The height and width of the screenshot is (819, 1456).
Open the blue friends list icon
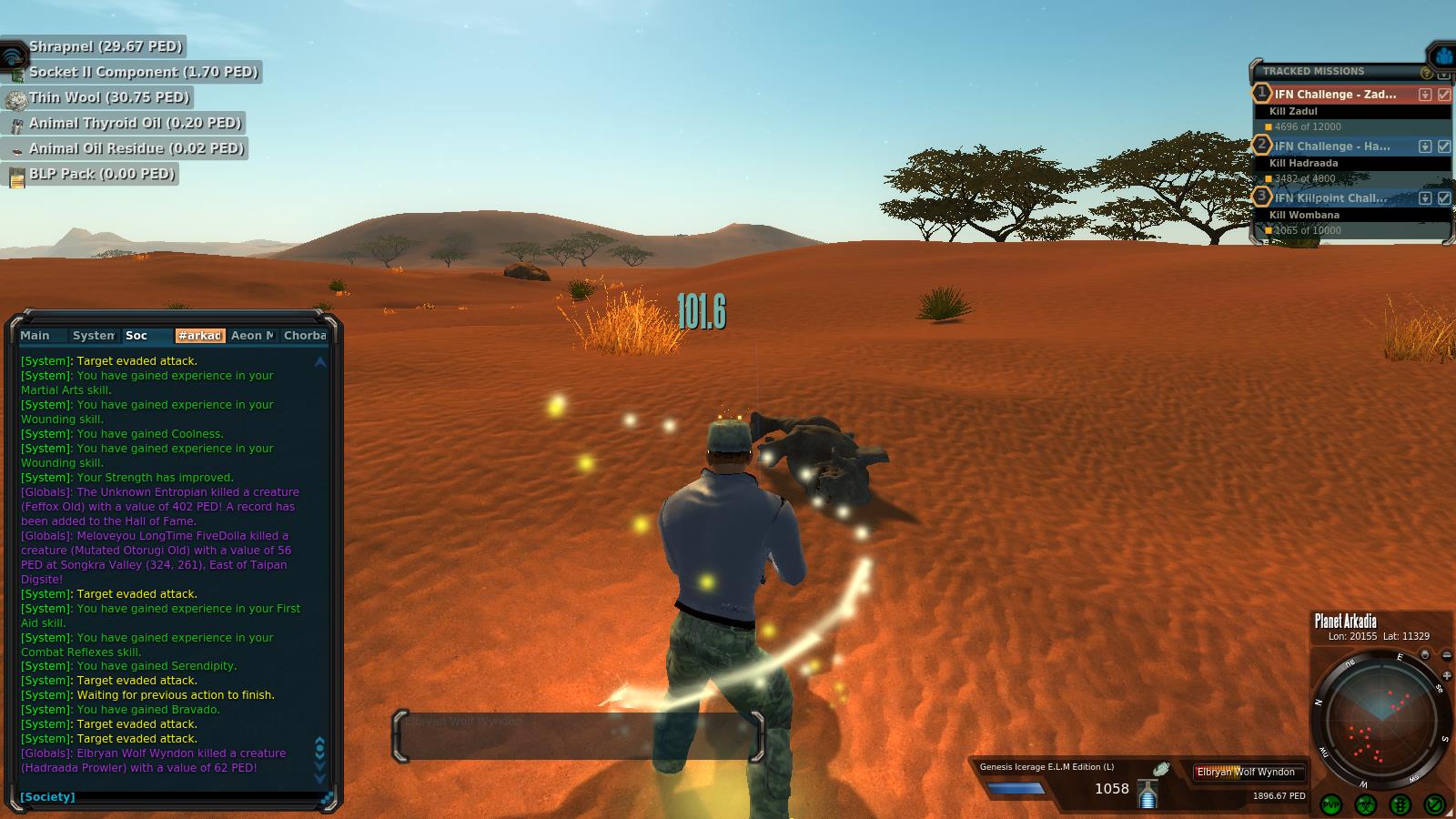coord(1443,56)
